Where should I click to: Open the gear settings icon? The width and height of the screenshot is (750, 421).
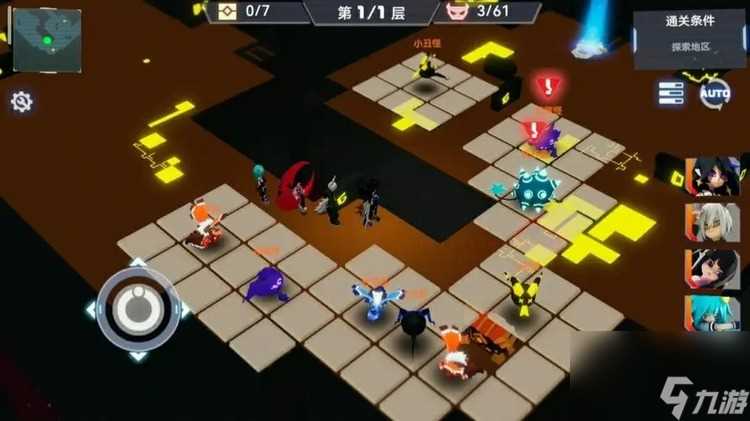pos(21,101)
